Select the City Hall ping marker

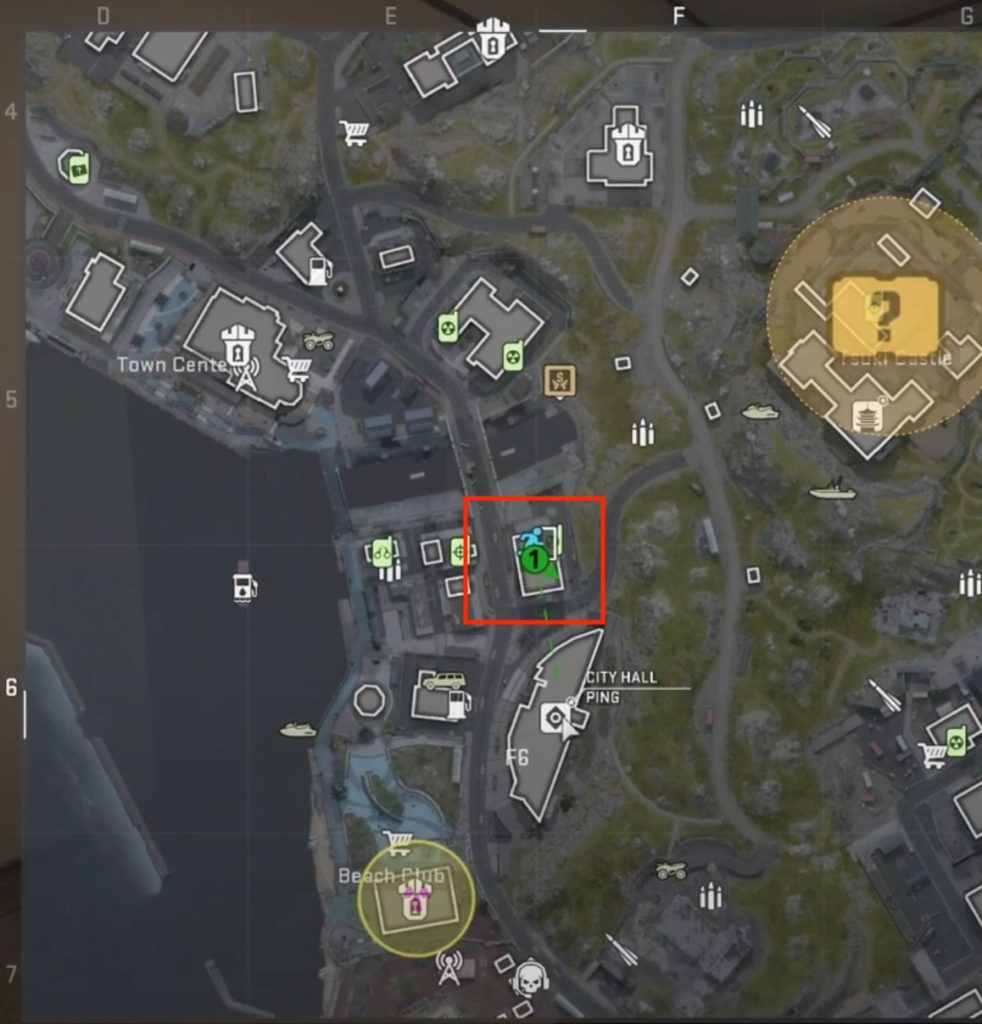click(x=553, y=717)
